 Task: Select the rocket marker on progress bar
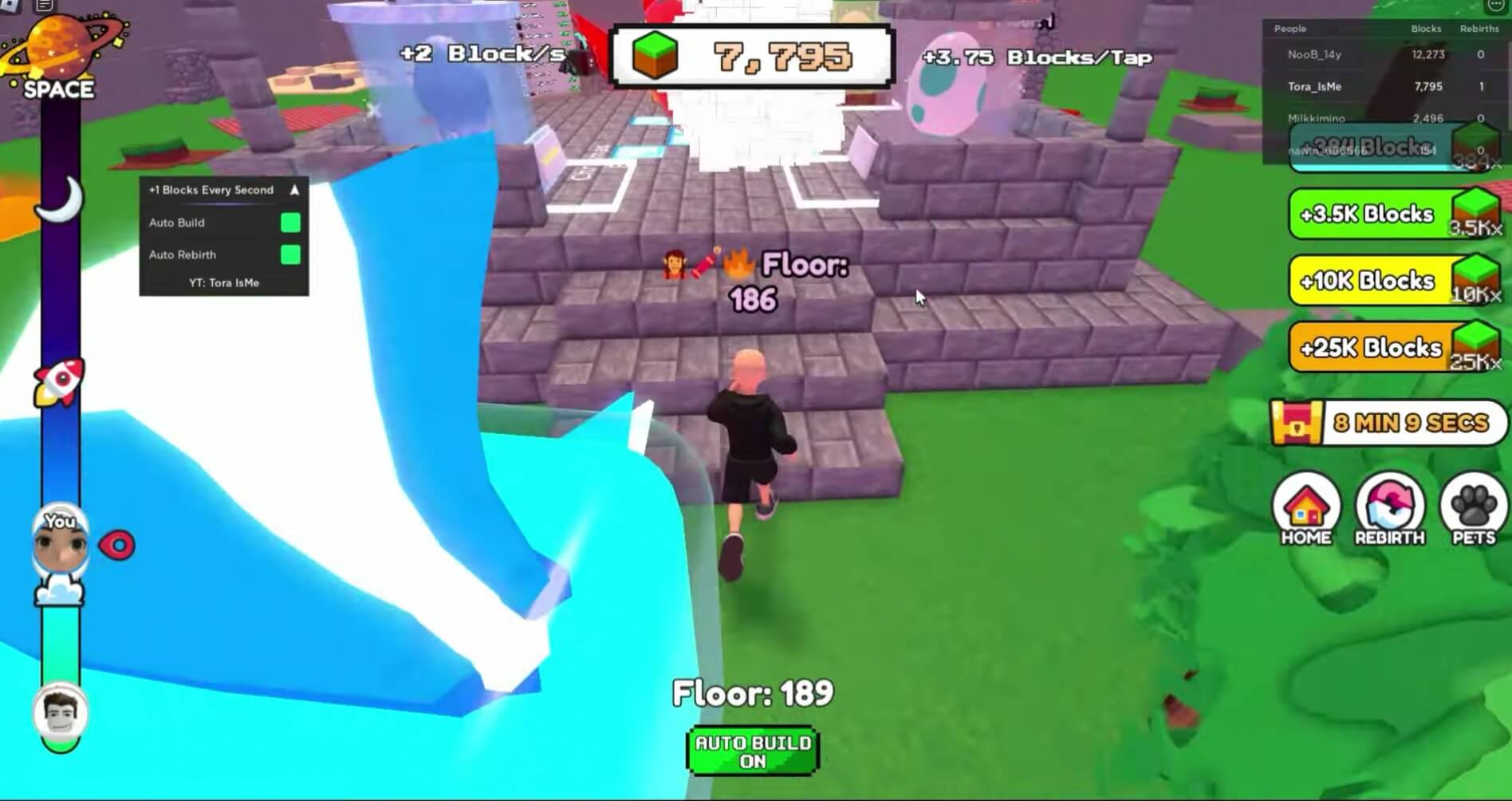tap(60, 381)
